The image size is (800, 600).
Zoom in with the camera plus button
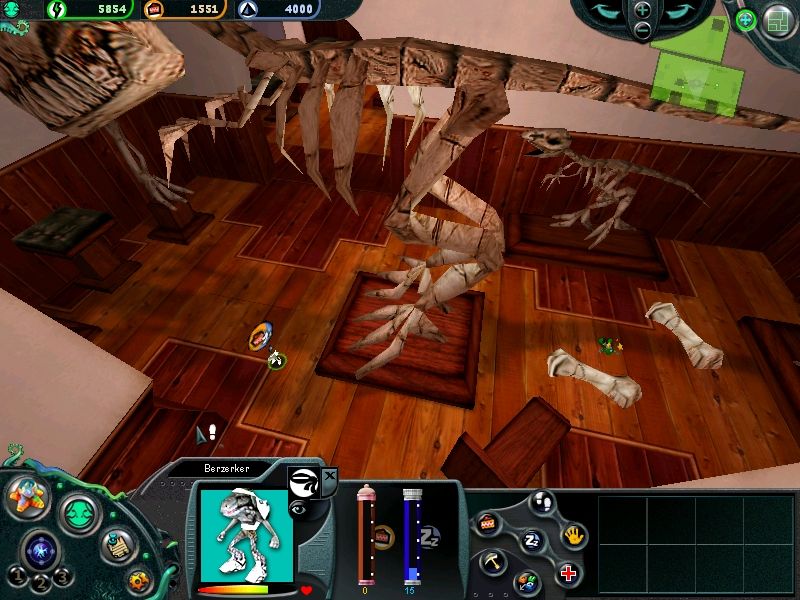tap(642, 9)
